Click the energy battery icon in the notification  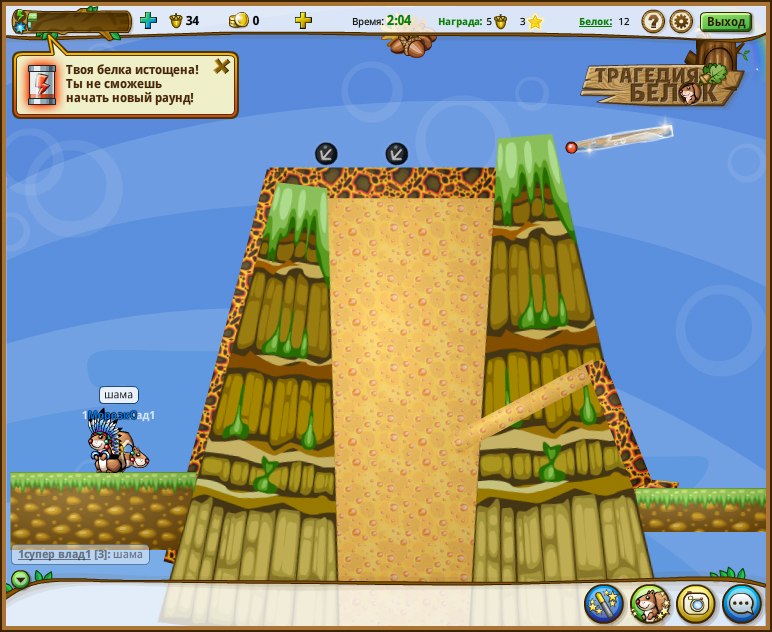click(42, 84)
